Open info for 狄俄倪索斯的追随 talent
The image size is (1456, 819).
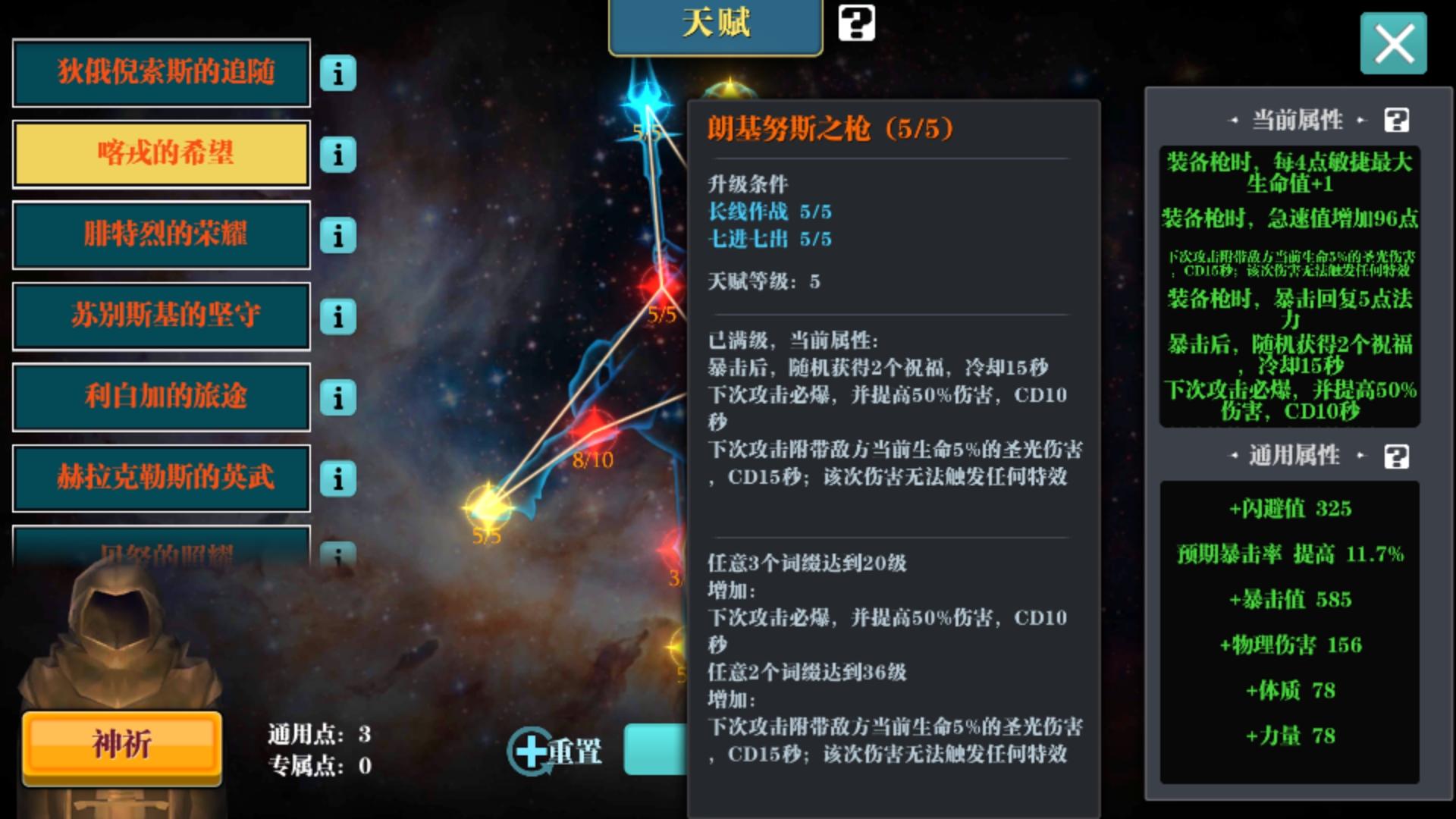338,74
